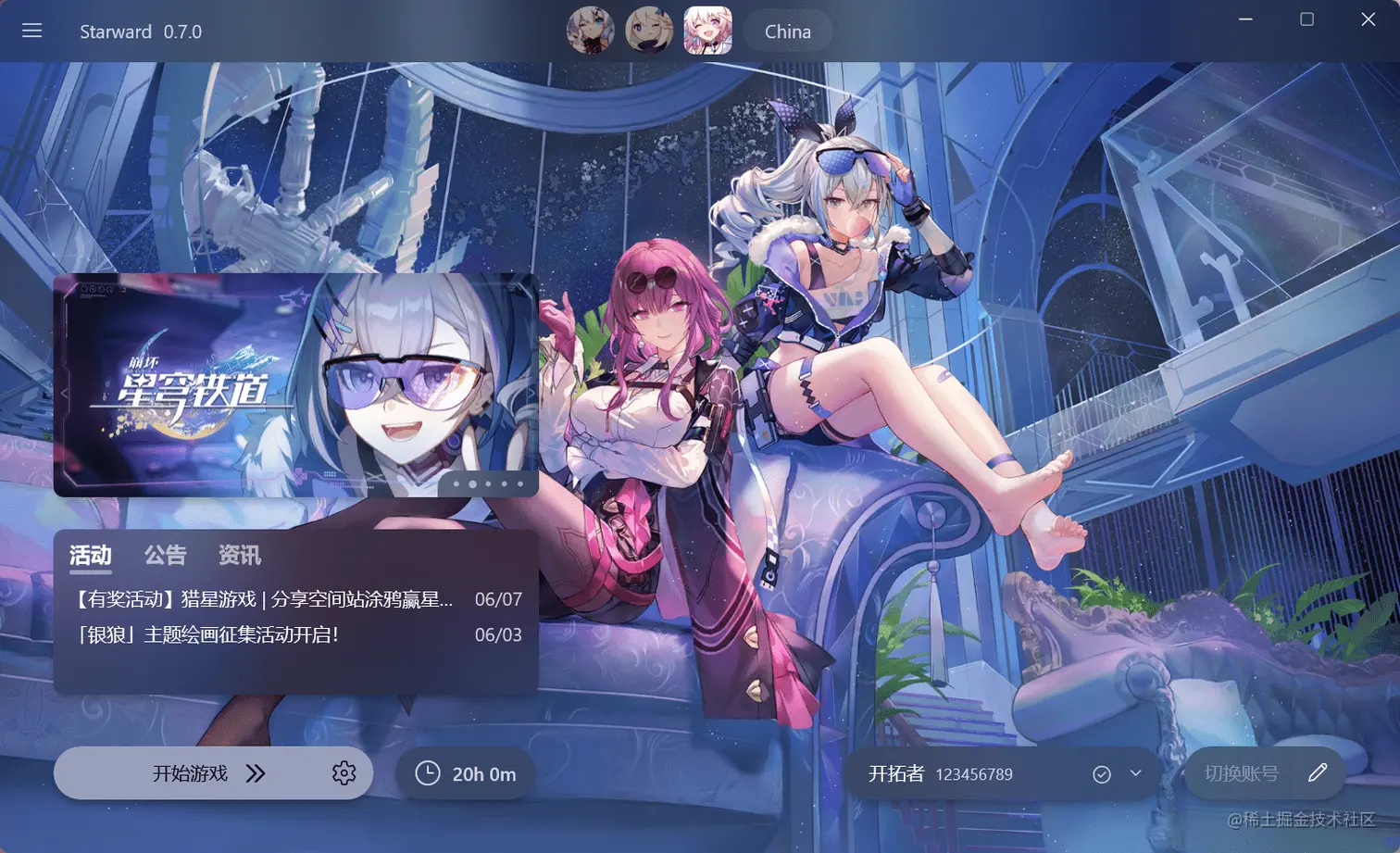
Task: Select the first game avatar icon
Action: click(590, 31)
